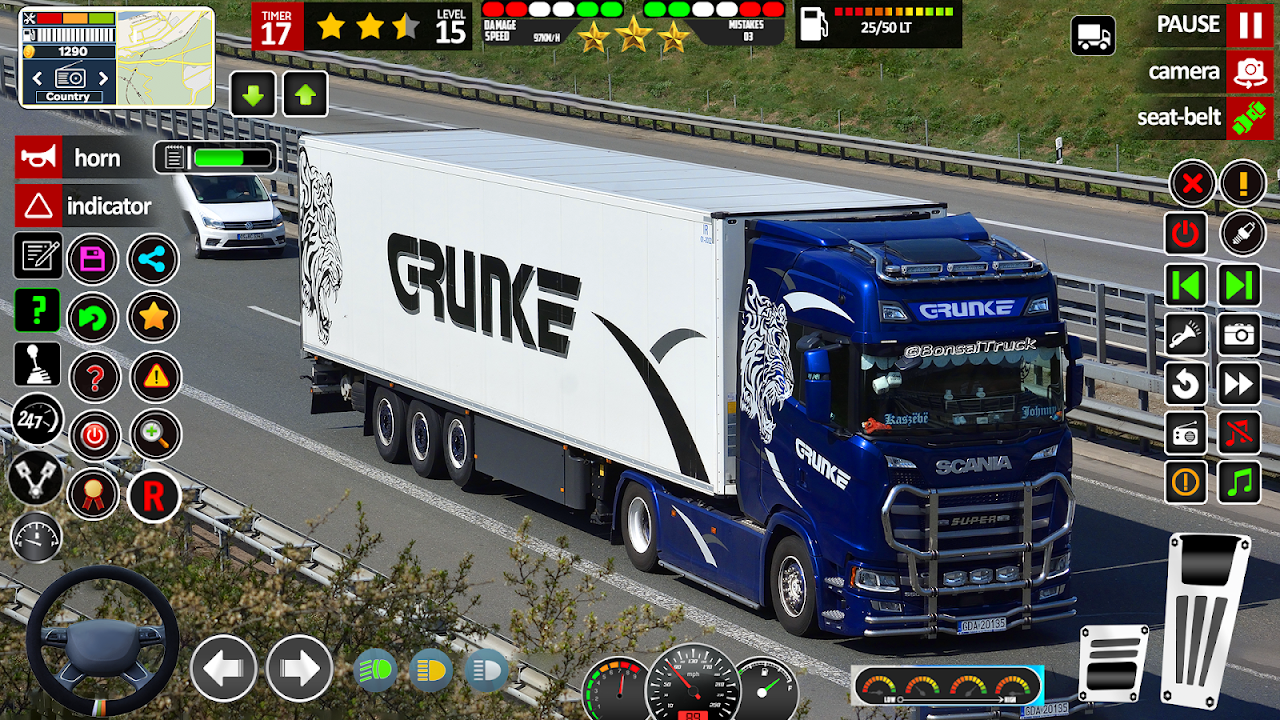Steer right with the right arrow
The image size is (1280, 720).
[x=299, y=668]
